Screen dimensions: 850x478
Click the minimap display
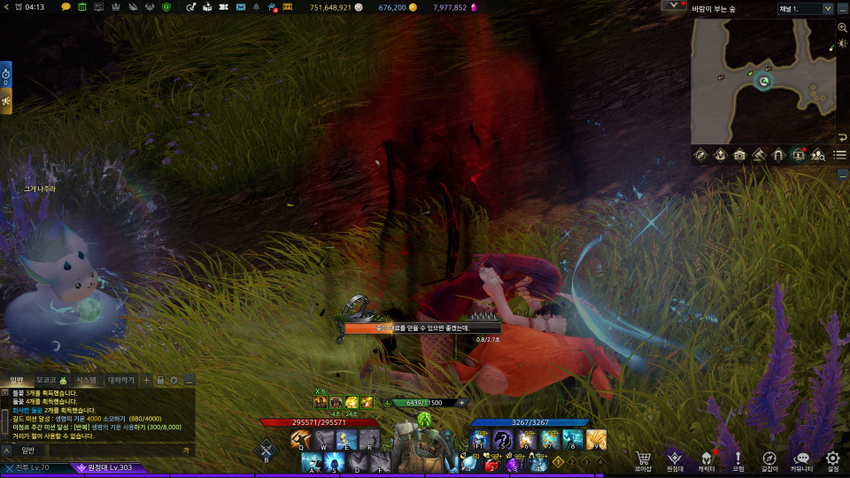point(764,80)
